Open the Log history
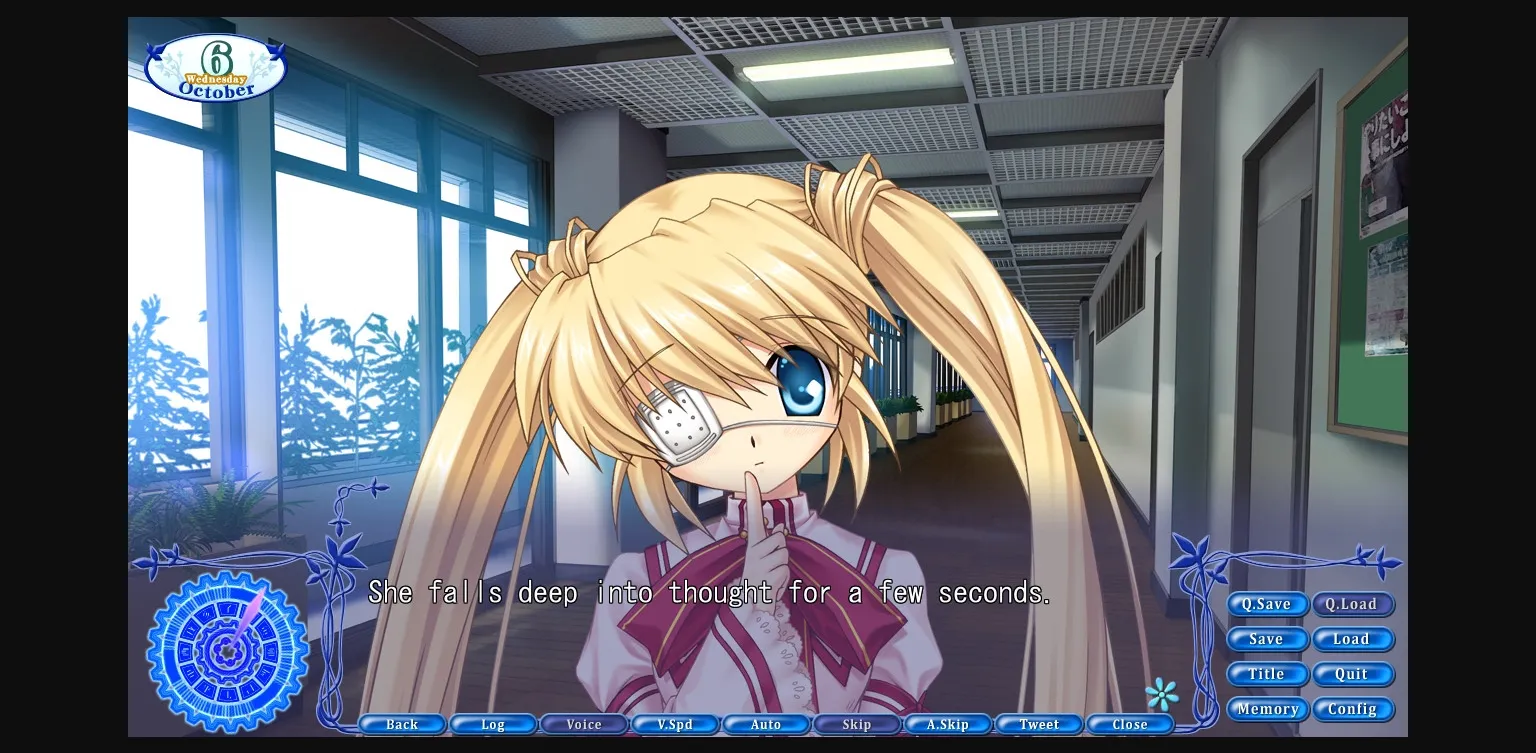Viewport: 1536px width, 753px height. [x=493, y=724]
